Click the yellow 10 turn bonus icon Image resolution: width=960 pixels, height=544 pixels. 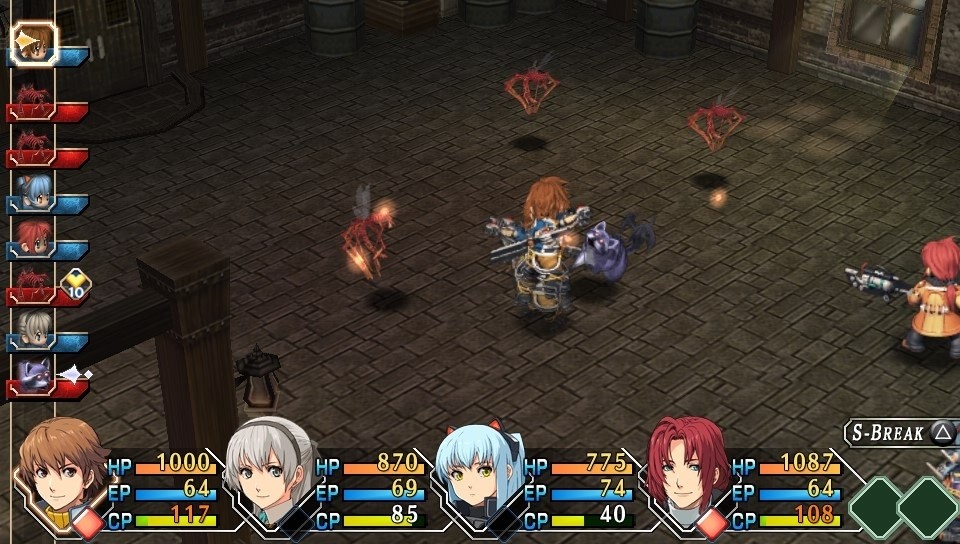(77, 285)
